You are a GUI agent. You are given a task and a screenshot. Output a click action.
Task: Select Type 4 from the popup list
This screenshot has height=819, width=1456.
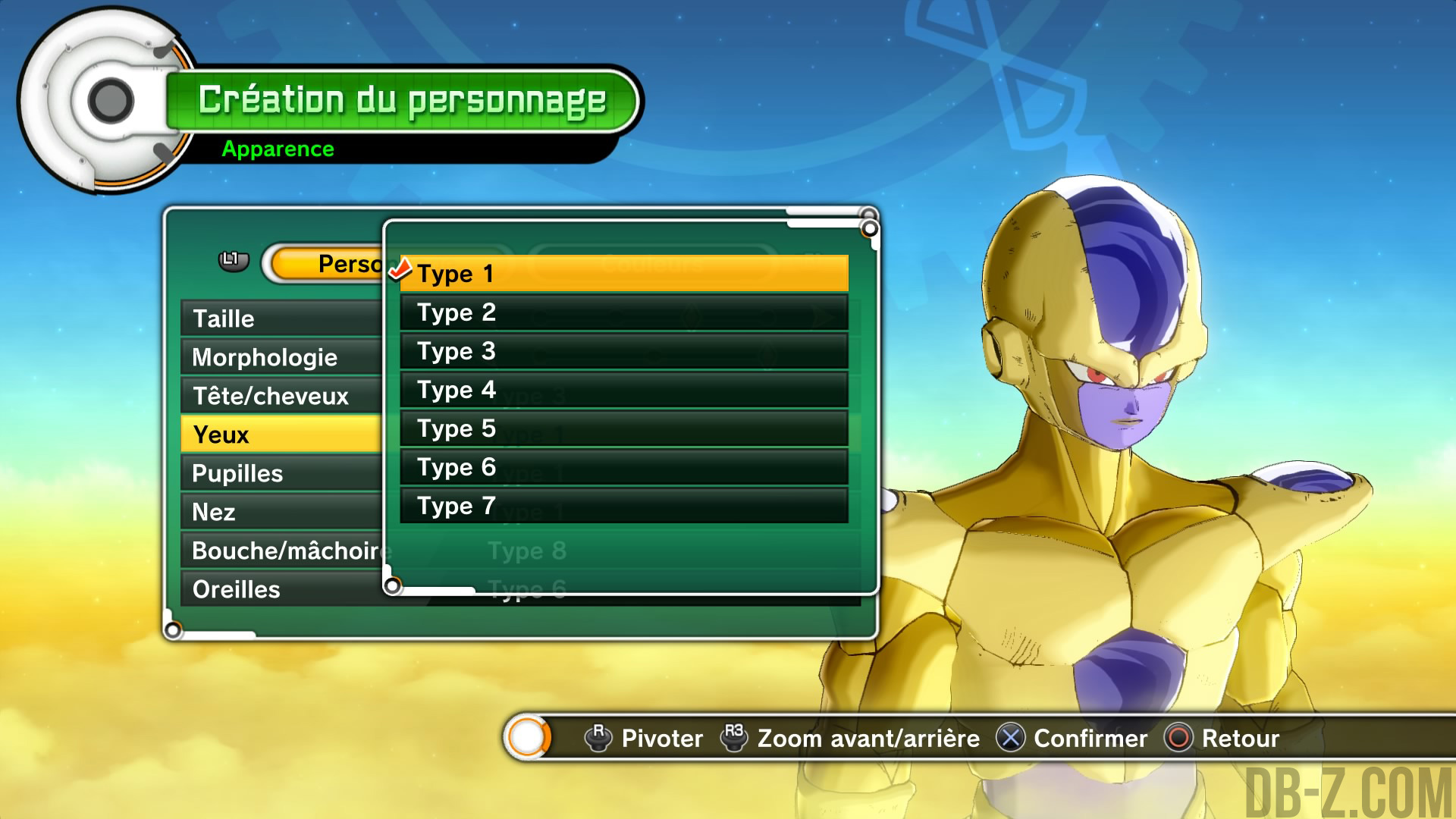(x=623, y=390)
